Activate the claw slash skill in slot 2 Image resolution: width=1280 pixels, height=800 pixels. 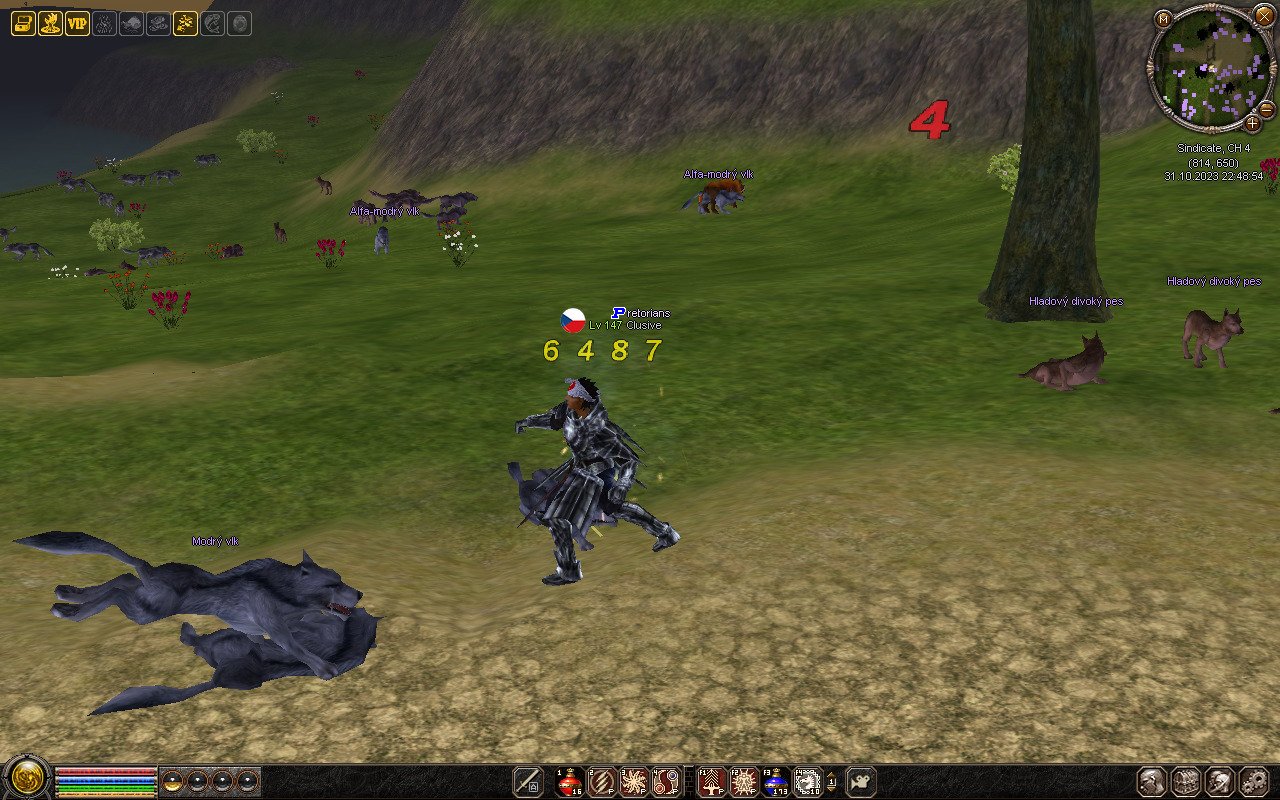pyautogui.click(x=602, y=782)
